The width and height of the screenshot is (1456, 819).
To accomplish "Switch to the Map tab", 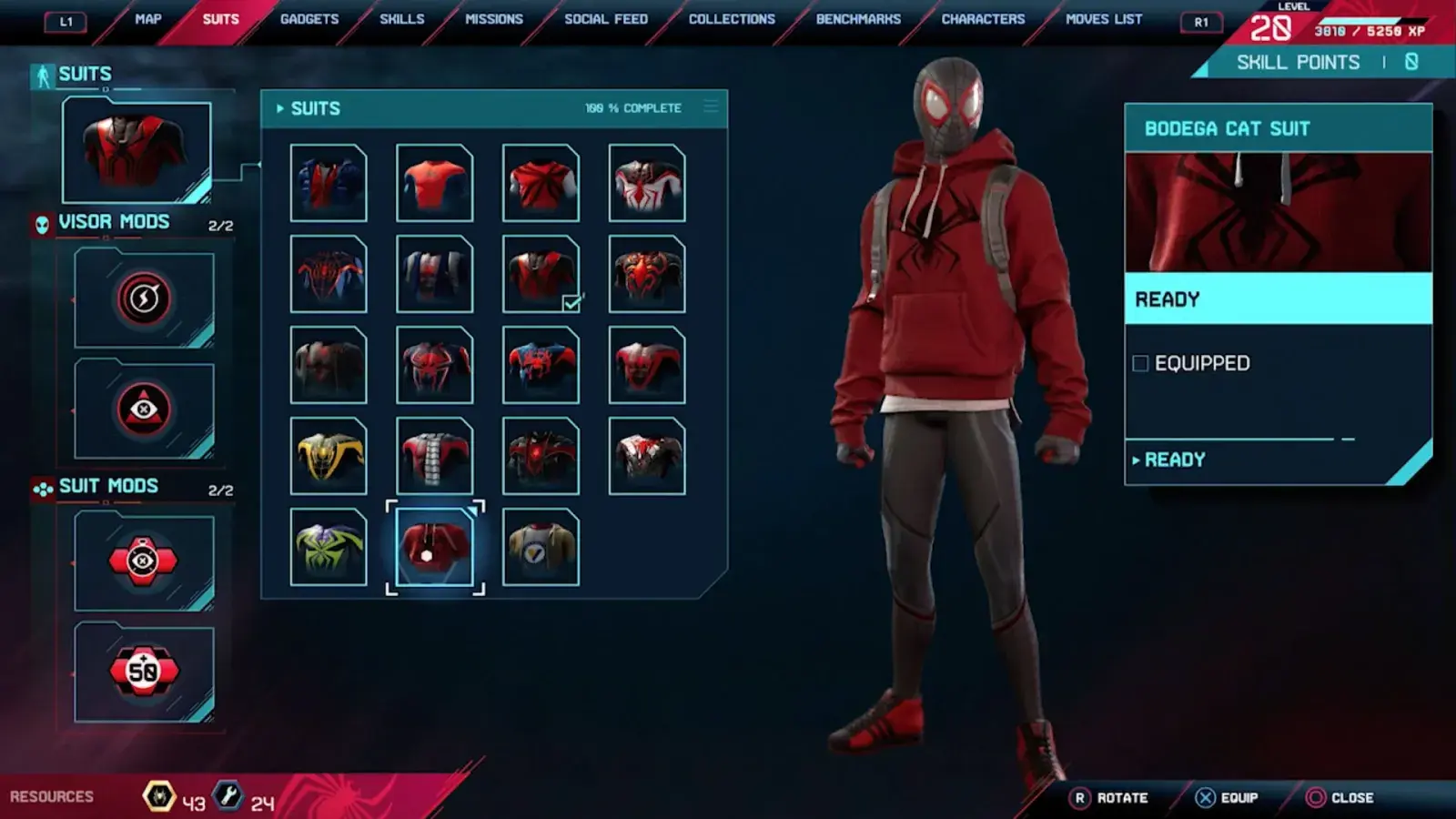I will coord(147,19).
